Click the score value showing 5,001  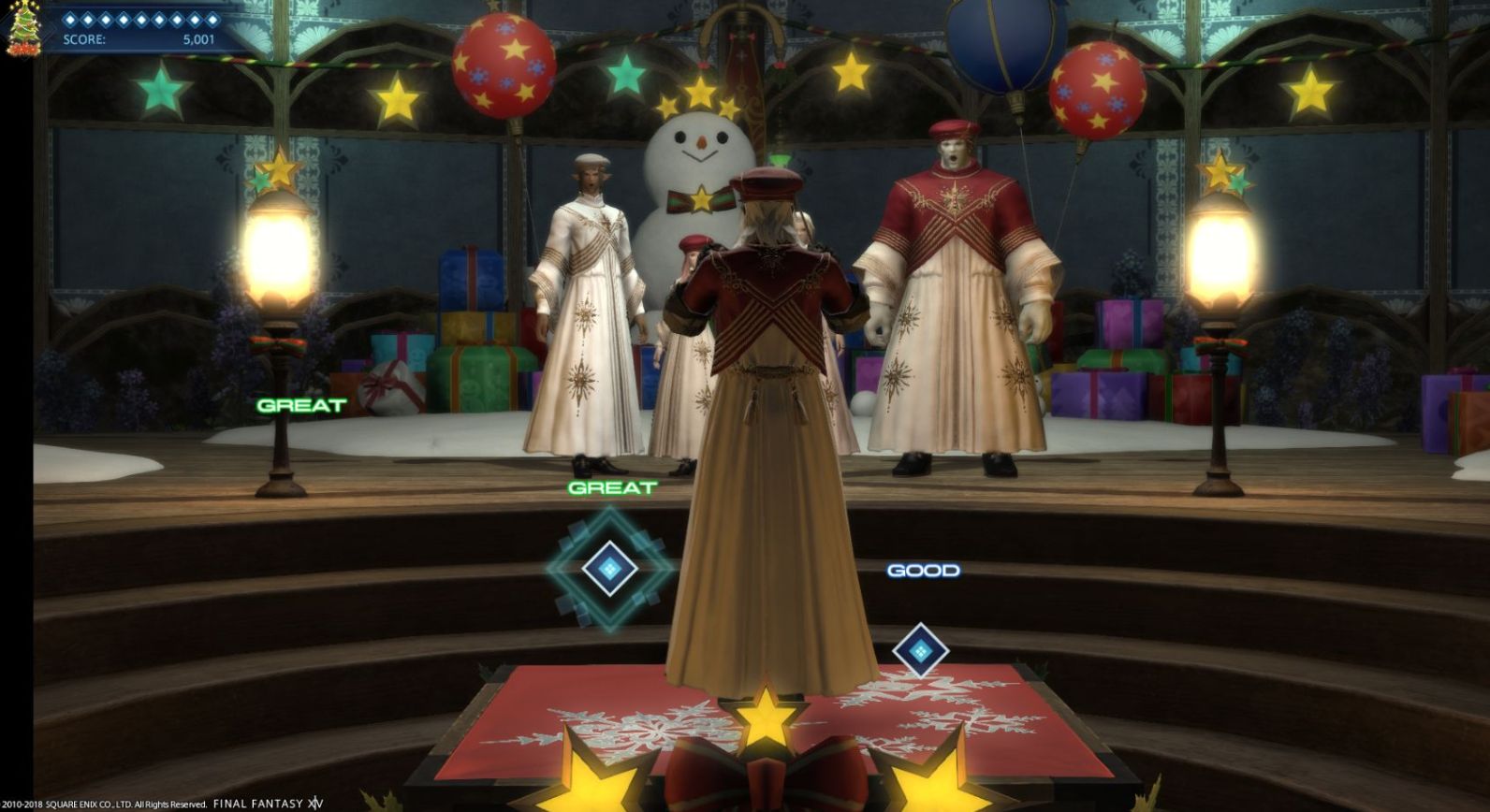(198, 39)
